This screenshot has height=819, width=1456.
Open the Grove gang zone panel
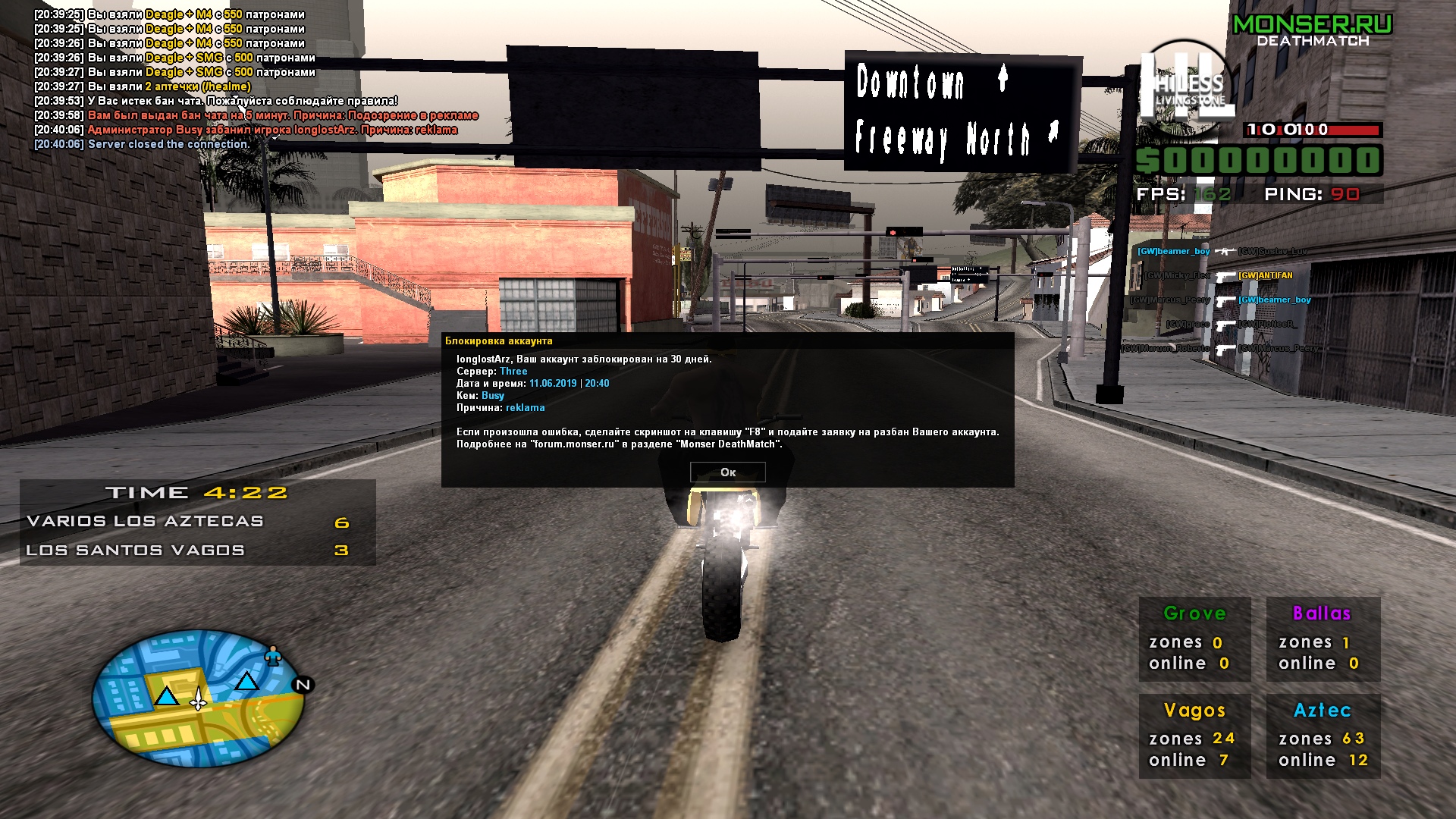pyautogui.click(x=1194, y=639)
